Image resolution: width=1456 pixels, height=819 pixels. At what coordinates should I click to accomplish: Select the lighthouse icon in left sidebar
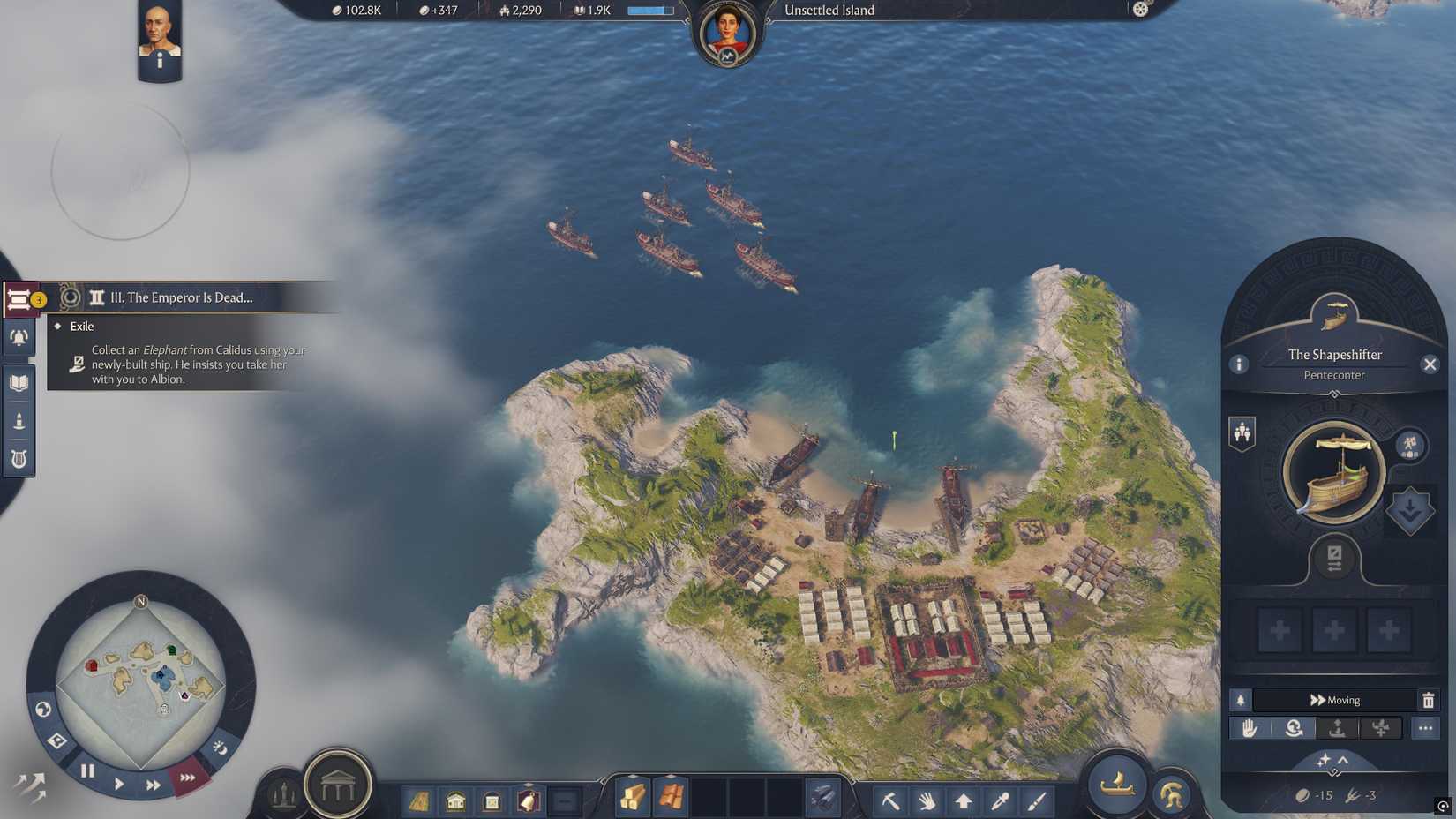click(19, 420)
